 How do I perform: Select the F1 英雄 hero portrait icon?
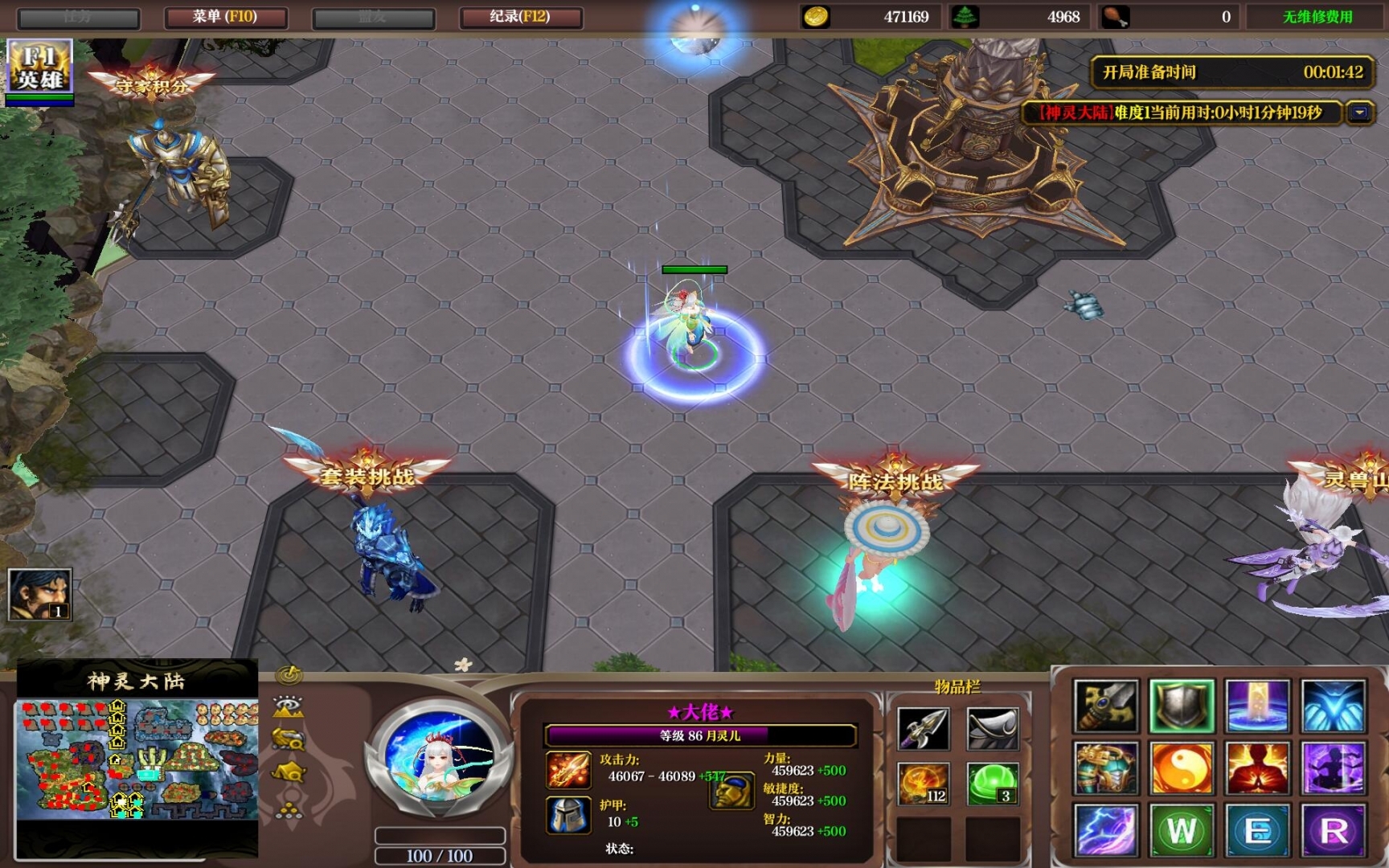[x=39, y=68]
